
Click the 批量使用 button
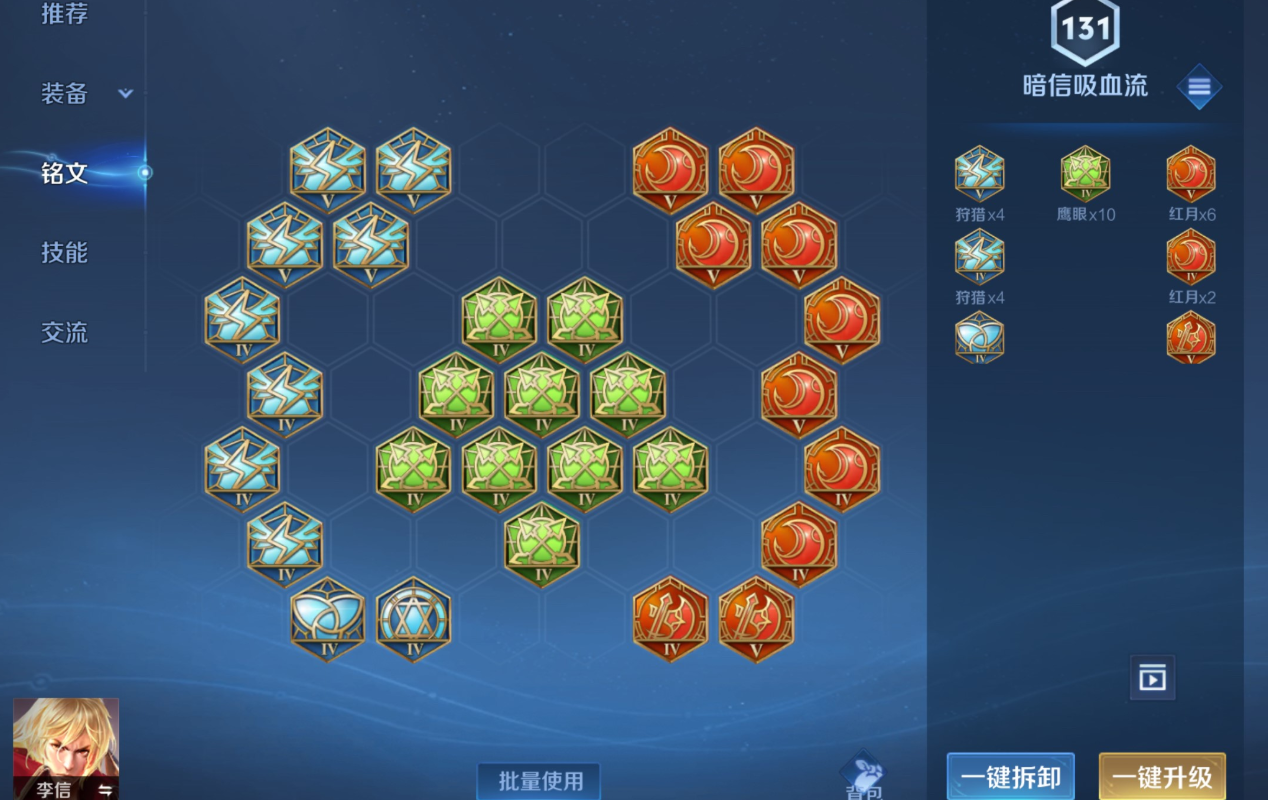click(x=539, y=780)
